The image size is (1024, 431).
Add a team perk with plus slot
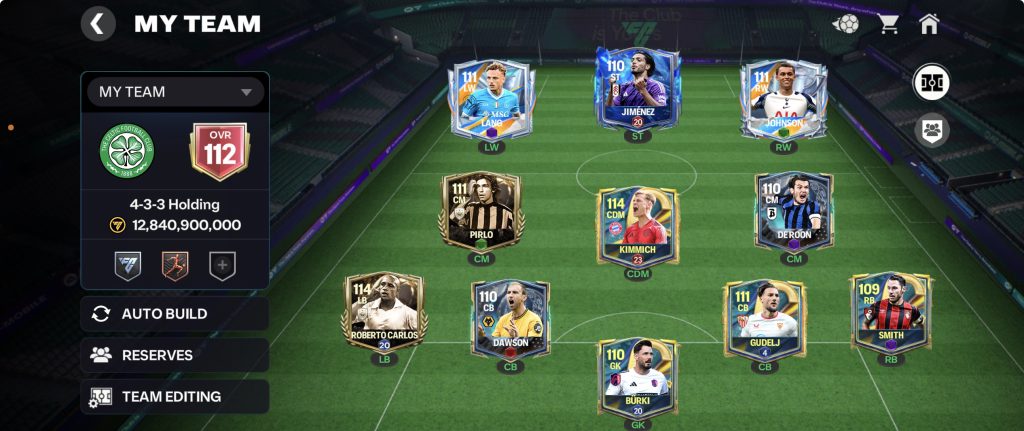221,265
